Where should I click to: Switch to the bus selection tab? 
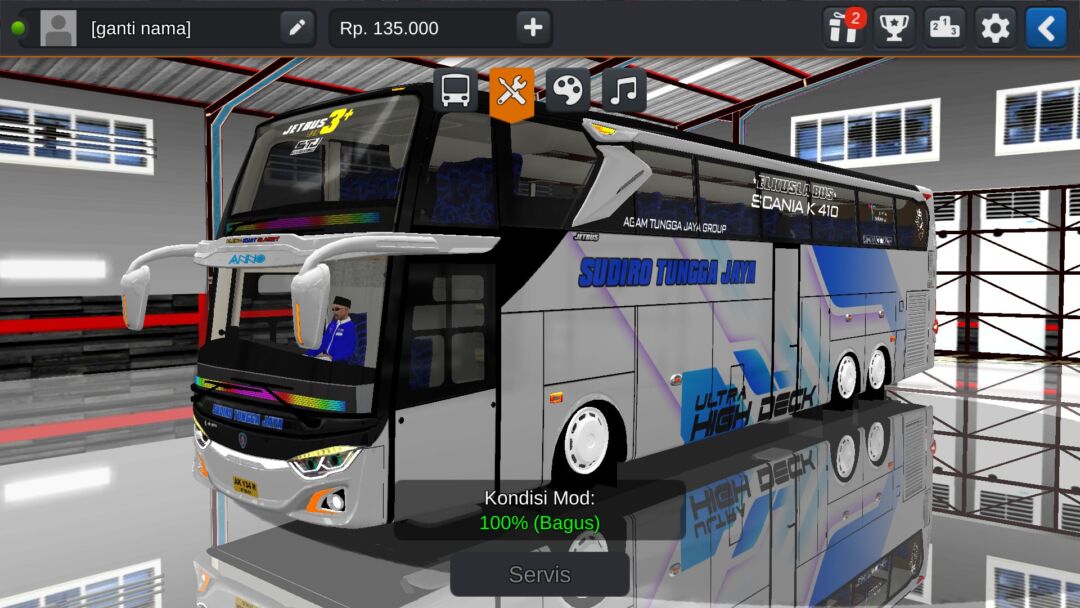455,91
